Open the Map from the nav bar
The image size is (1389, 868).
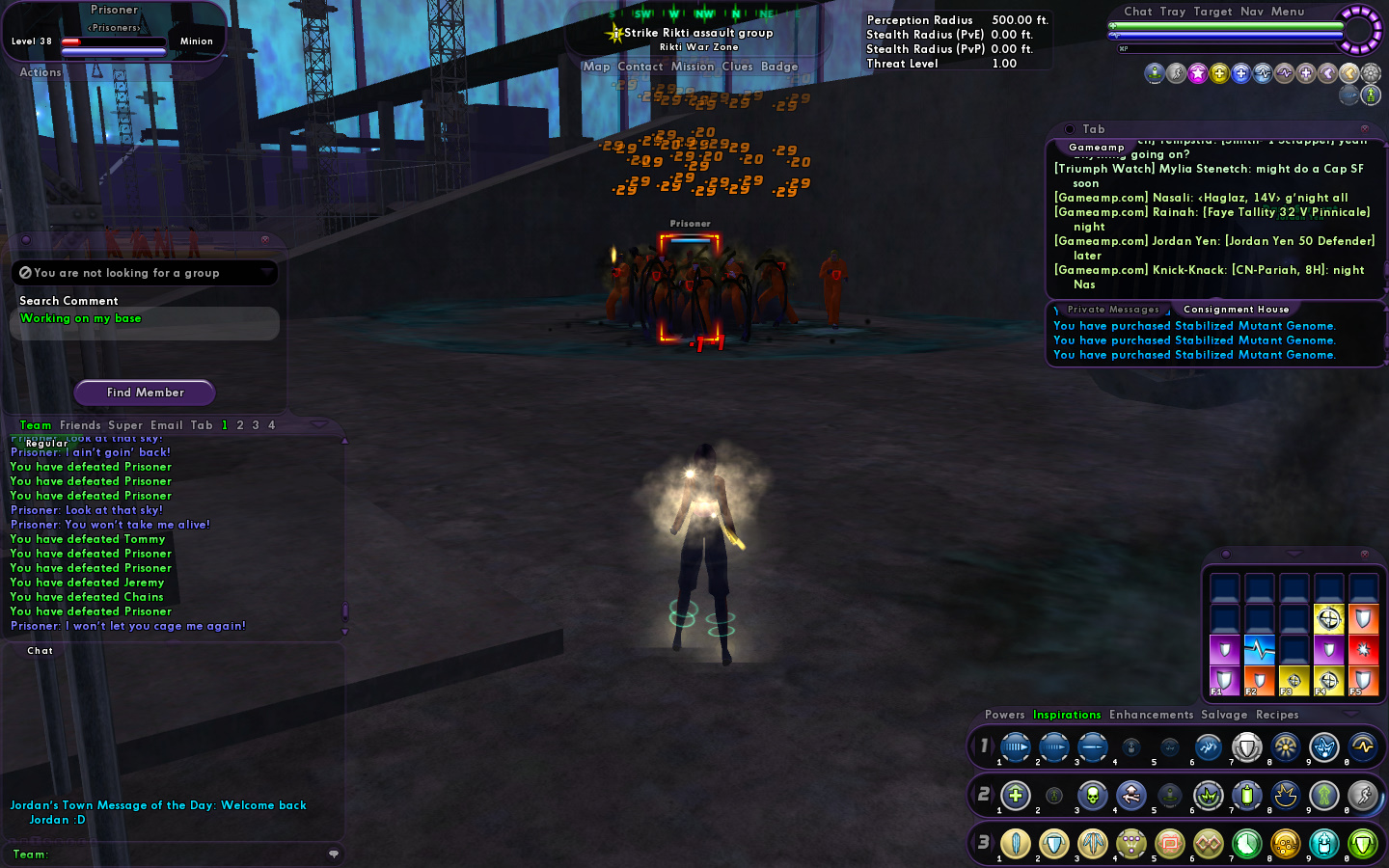click(x=596, y=67)
